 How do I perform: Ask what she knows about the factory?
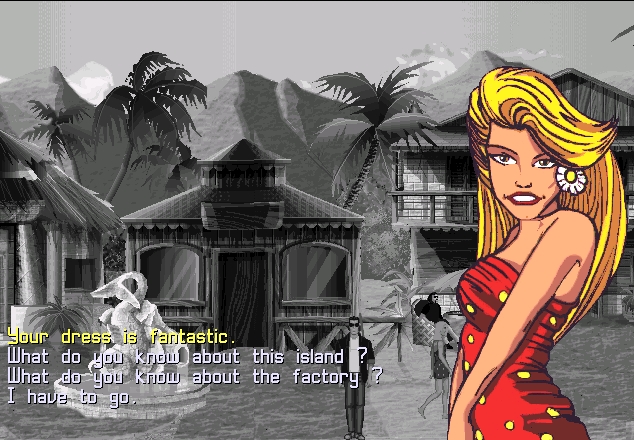195,377
